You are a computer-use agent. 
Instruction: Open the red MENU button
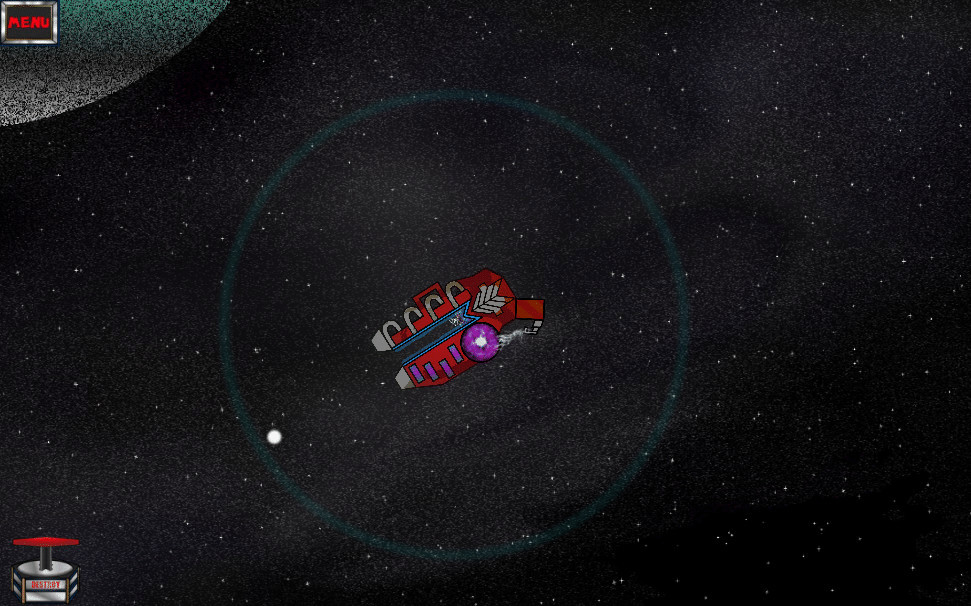[29, 21]
